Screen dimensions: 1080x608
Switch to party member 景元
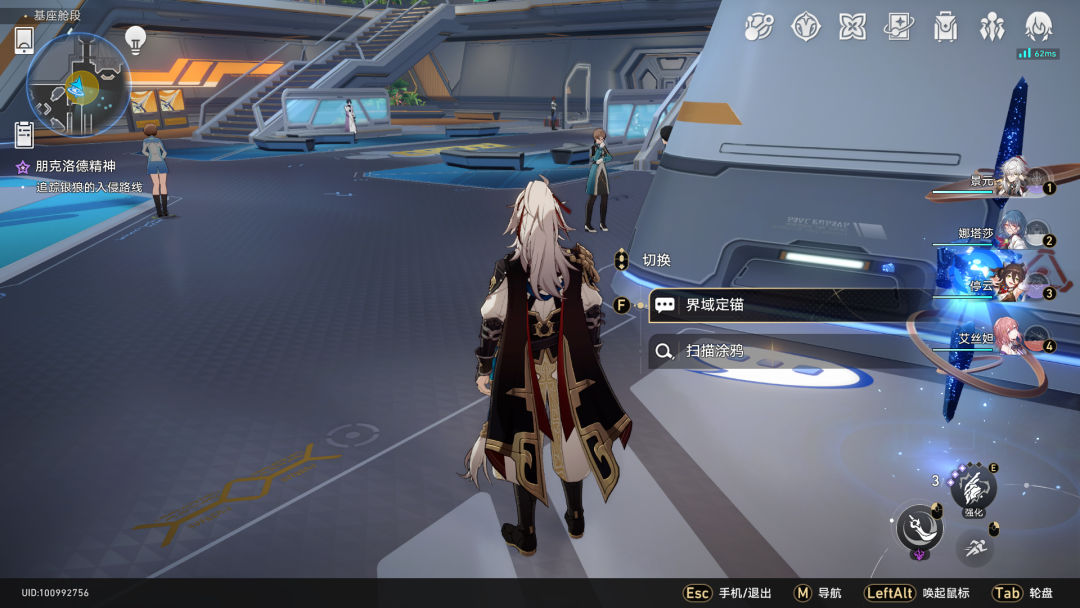pyautogui.click(x=1010, y=180)
